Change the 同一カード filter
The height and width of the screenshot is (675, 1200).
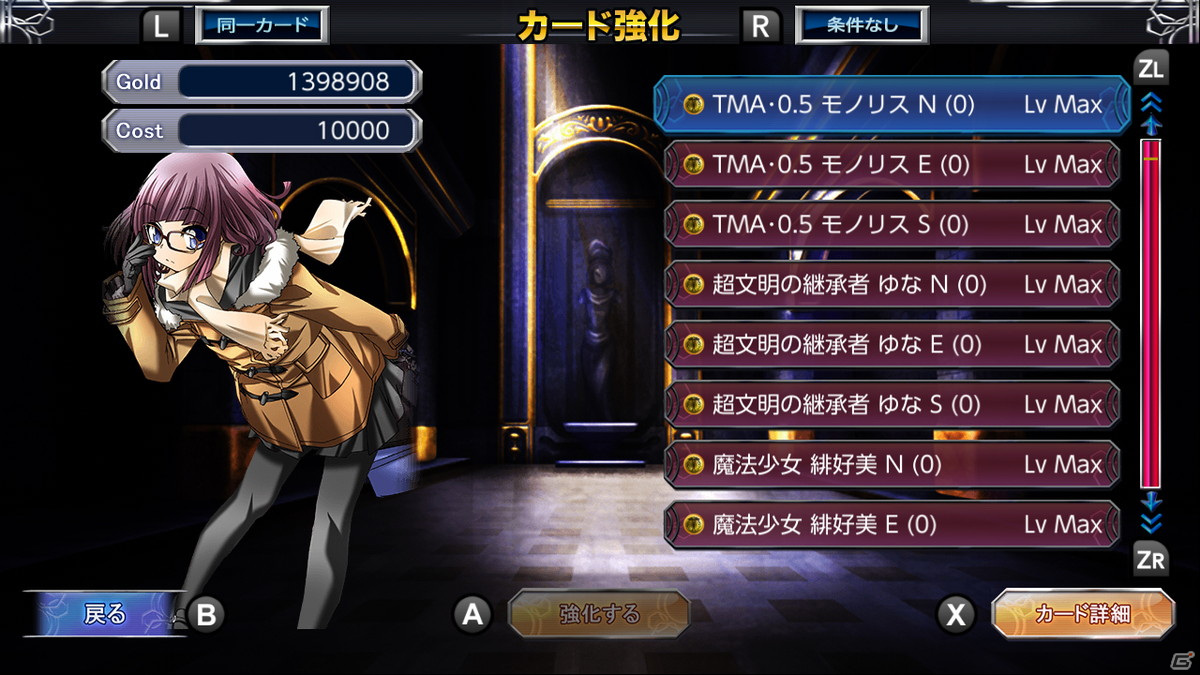(x=261, y=25)
